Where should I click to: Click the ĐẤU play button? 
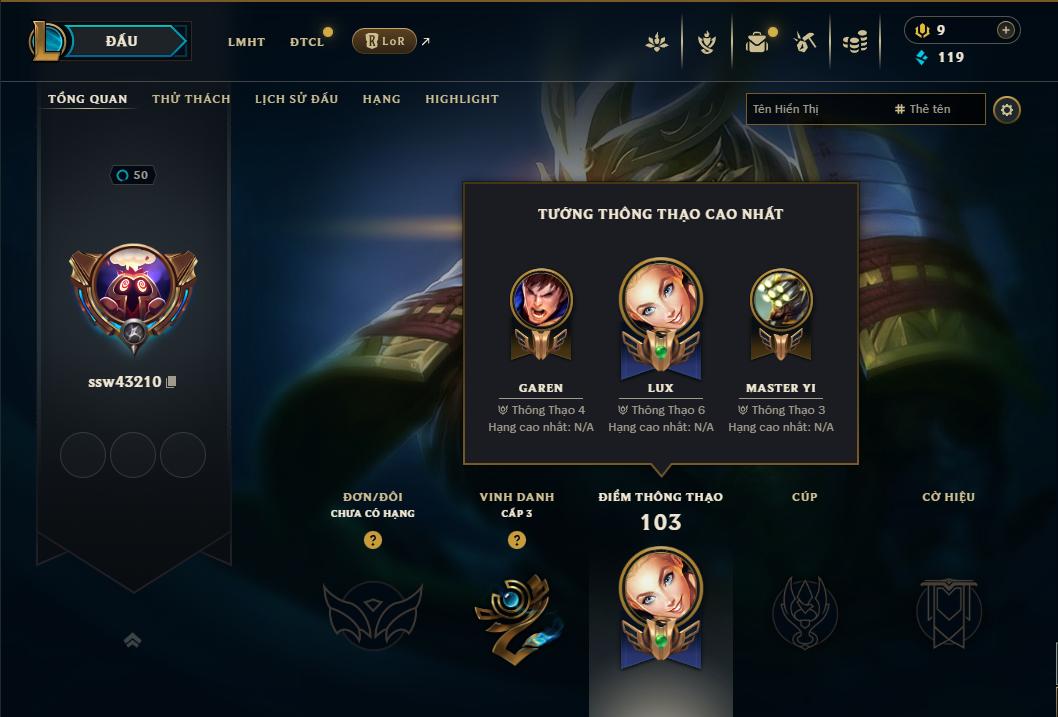tap(122, 41)
